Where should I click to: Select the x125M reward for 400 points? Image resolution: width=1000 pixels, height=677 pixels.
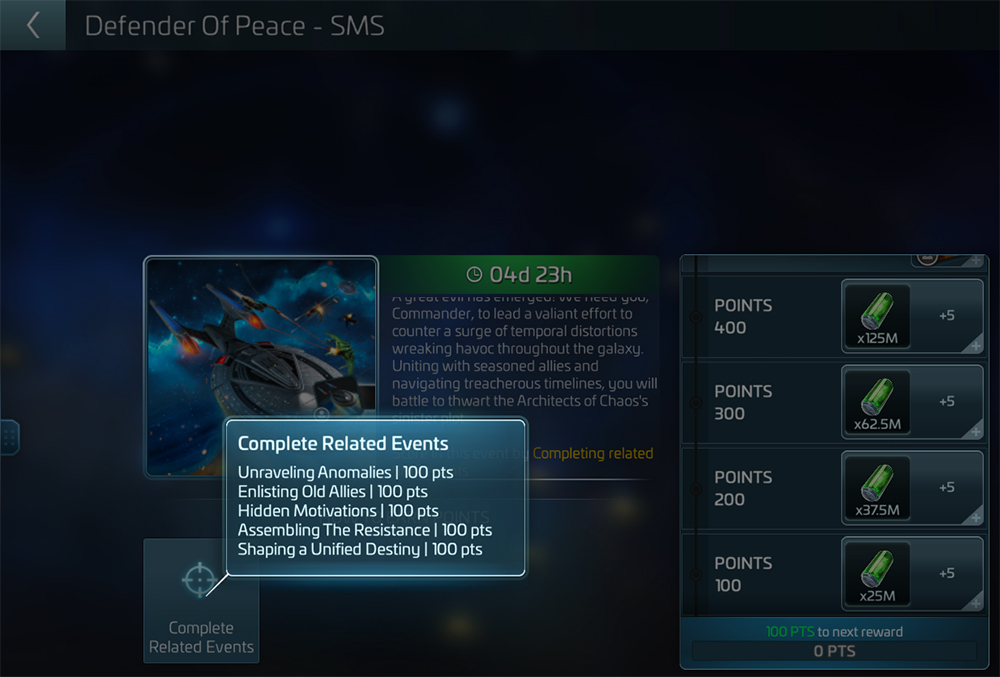tap(876, 316)
